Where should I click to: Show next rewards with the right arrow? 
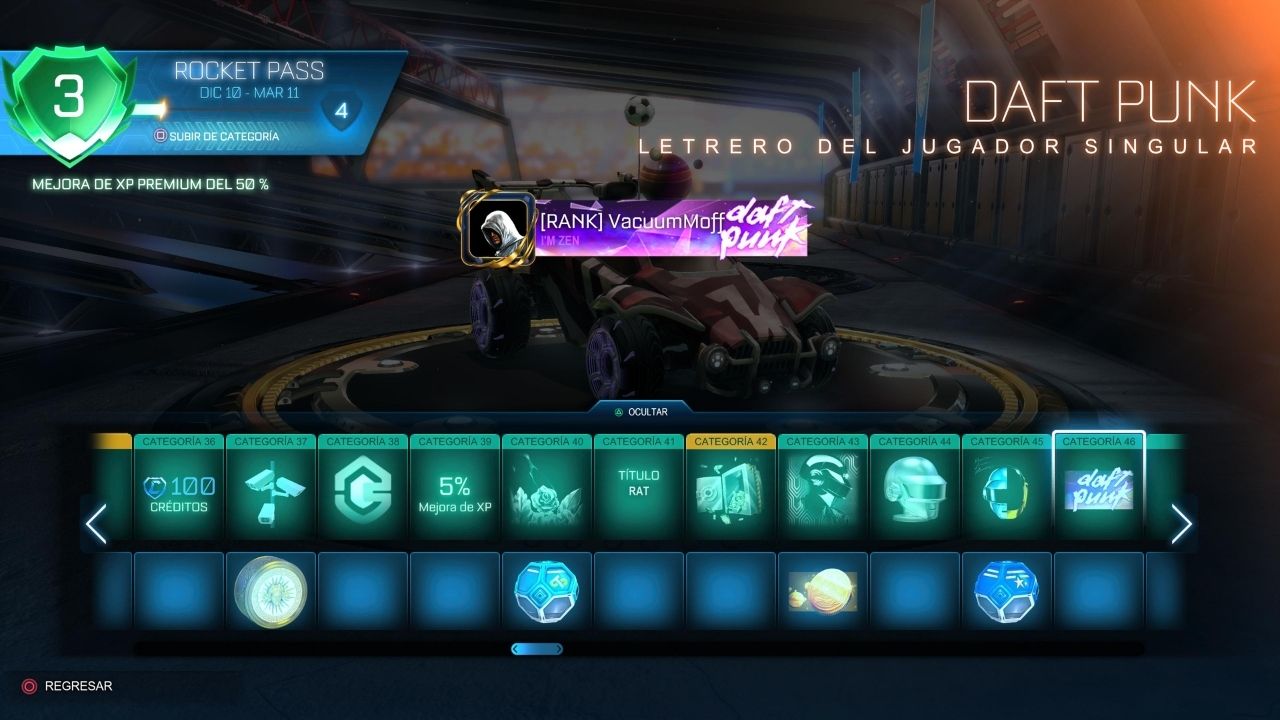(1181, 524)
